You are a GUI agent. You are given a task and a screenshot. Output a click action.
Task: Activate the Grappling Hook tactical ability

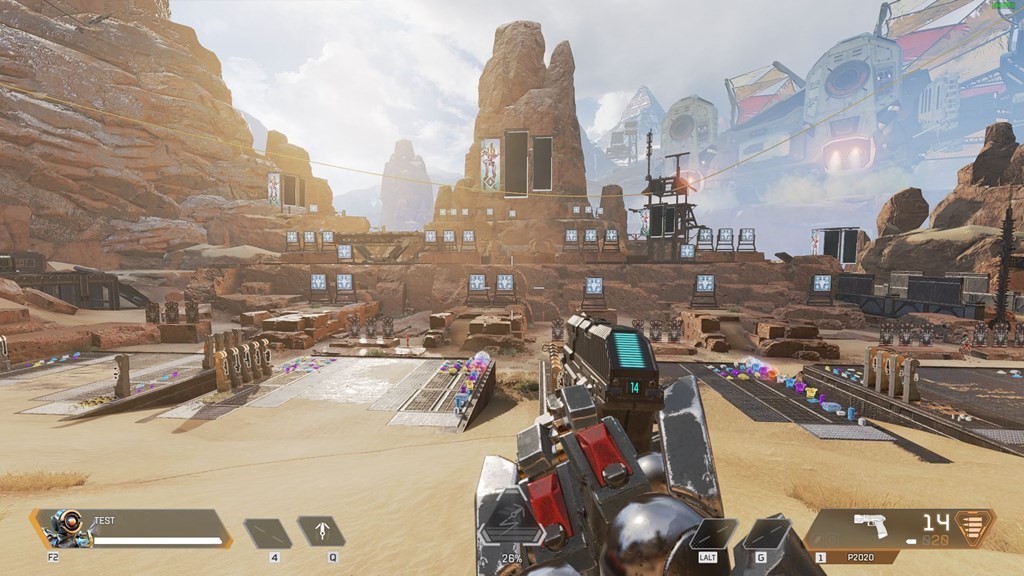click(321, 531)
